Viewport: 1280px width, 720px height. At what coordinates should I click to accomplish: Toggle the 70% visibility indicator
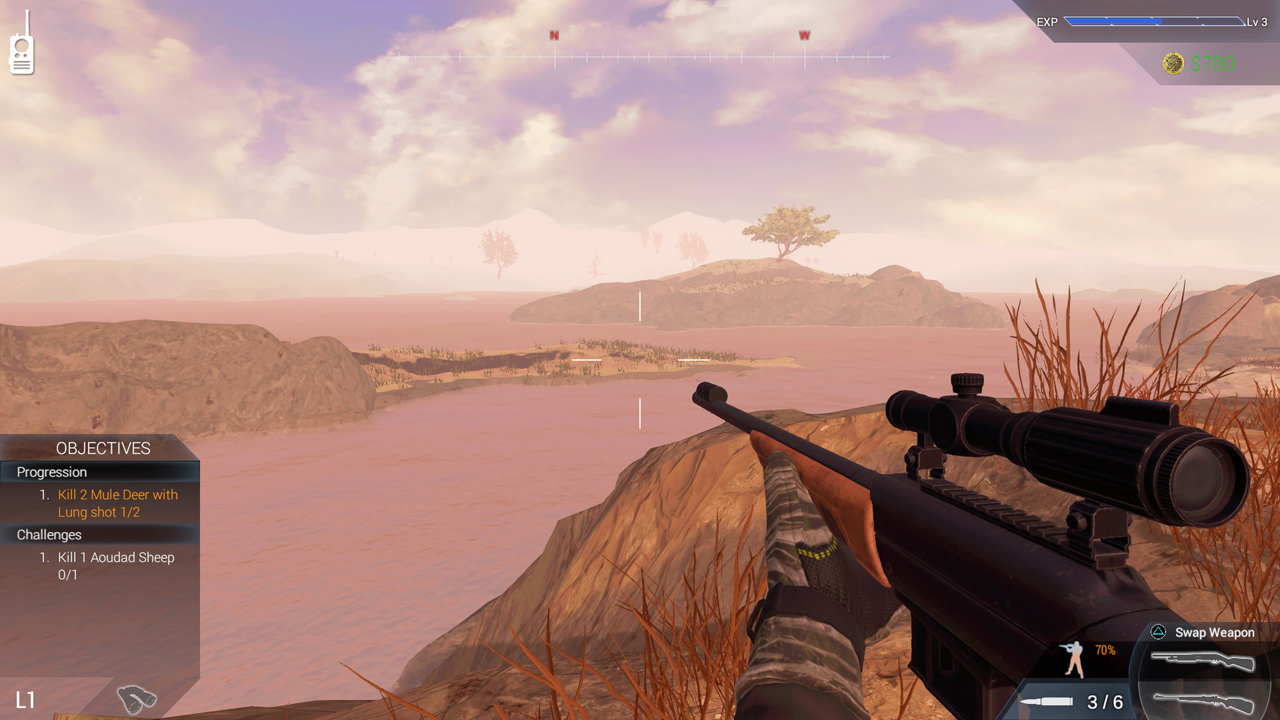tap(1103, 650)
